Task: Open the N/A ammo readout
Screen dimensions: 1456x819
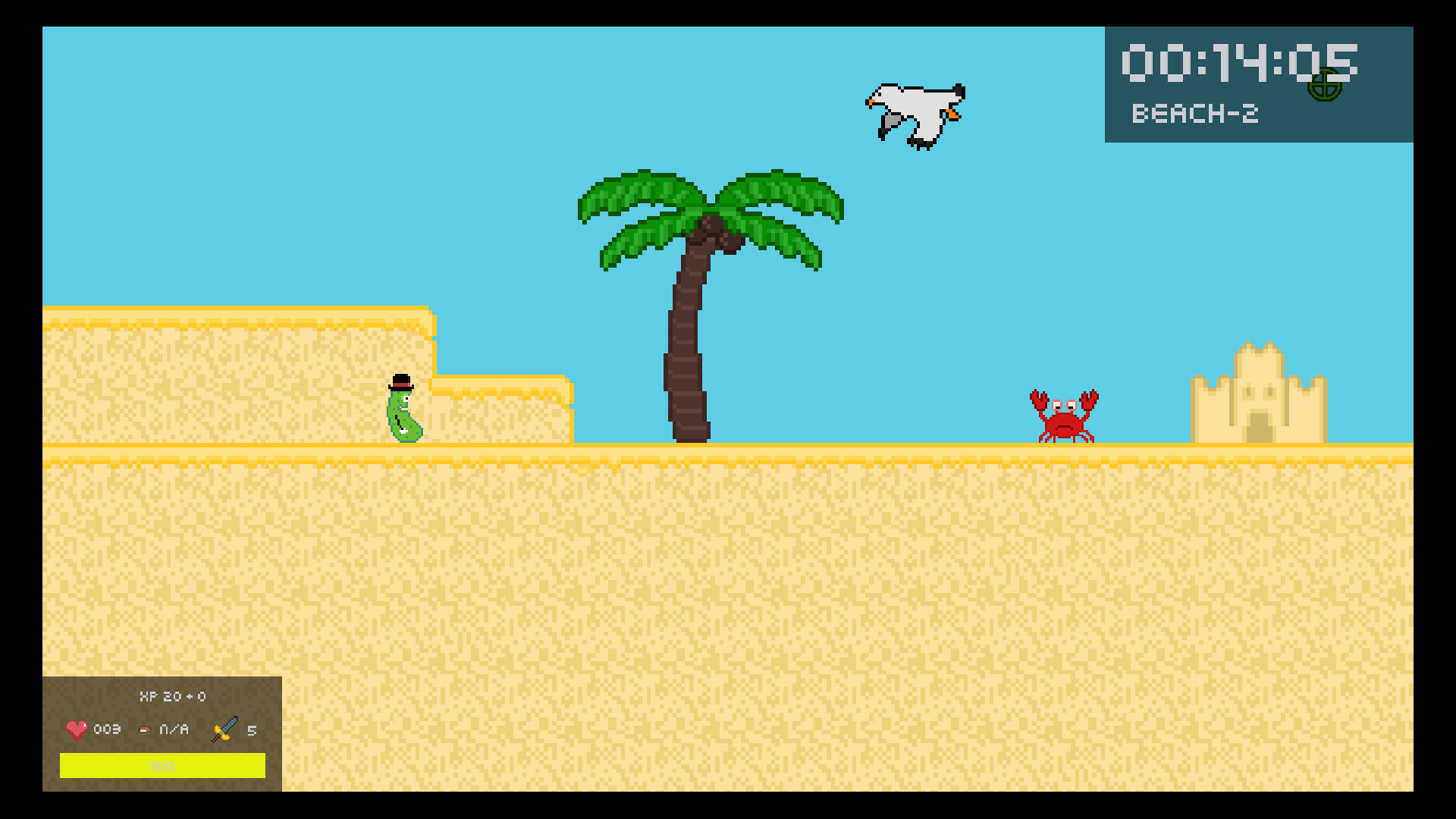Action: pyautogui.click(x=173, y=730)
